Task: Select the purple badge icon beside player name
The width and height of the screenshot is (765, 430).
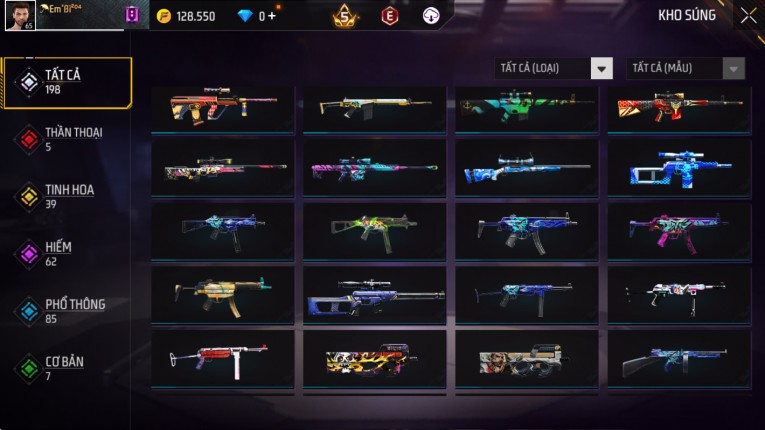Action: pyautogui.click(x=132, y=15)
